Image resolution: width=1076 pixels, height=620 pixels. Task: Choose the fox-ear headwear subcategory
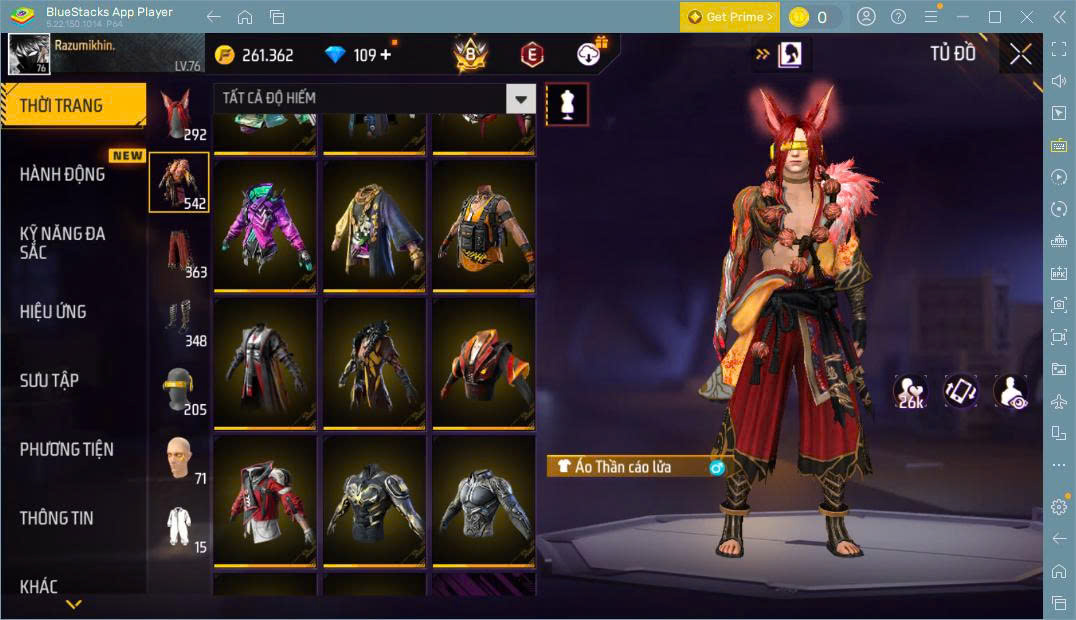click(179, 115)
